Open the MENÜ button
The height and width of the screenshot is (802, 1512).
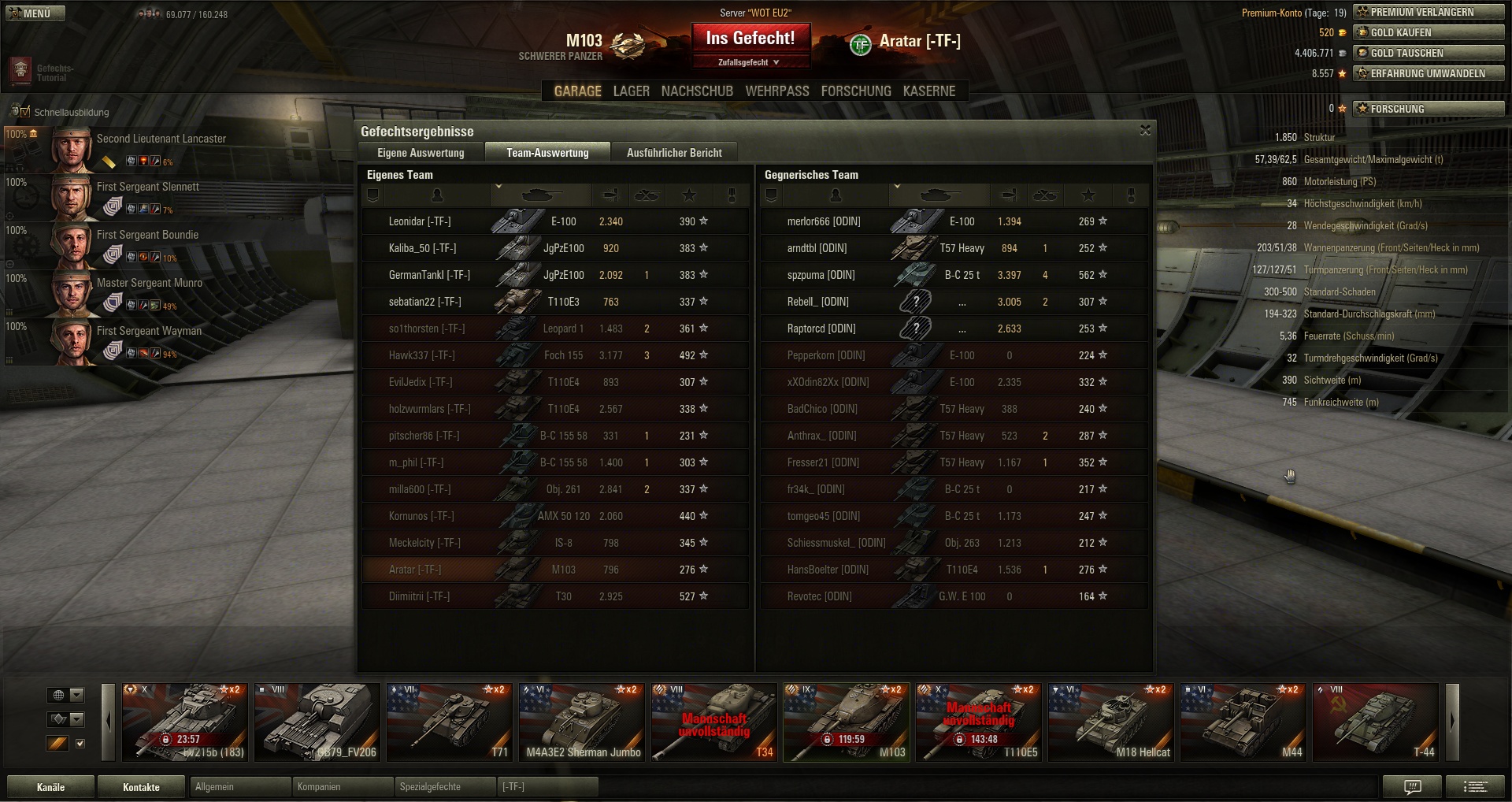35,13
